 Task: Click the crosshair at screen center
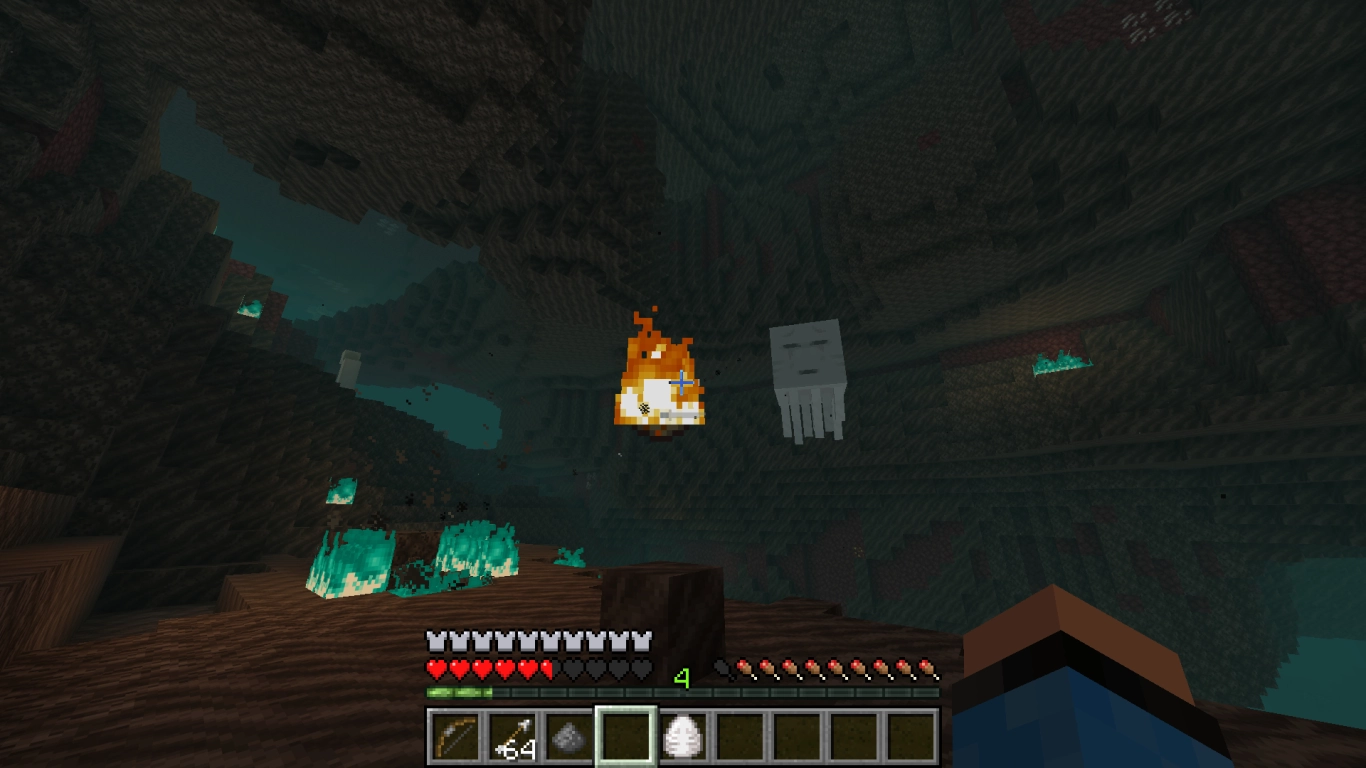683,381
